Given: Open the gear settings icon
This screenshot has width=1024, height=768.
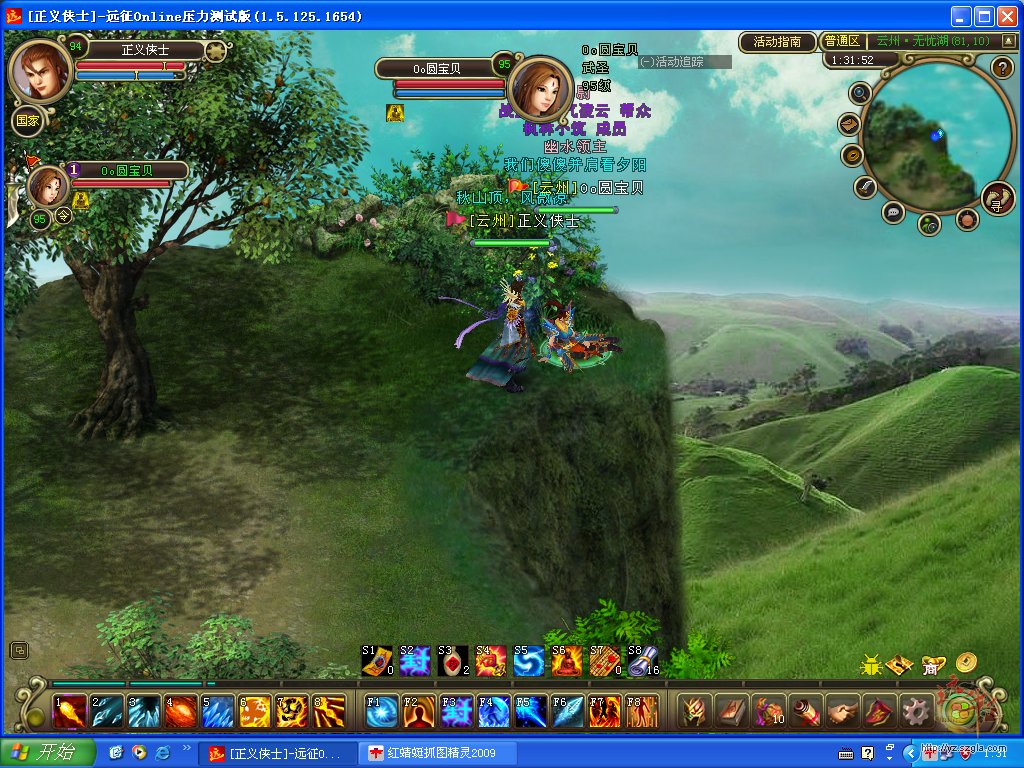Looking at the screenshot, I should pyautogui.click(x=916, y=711).
